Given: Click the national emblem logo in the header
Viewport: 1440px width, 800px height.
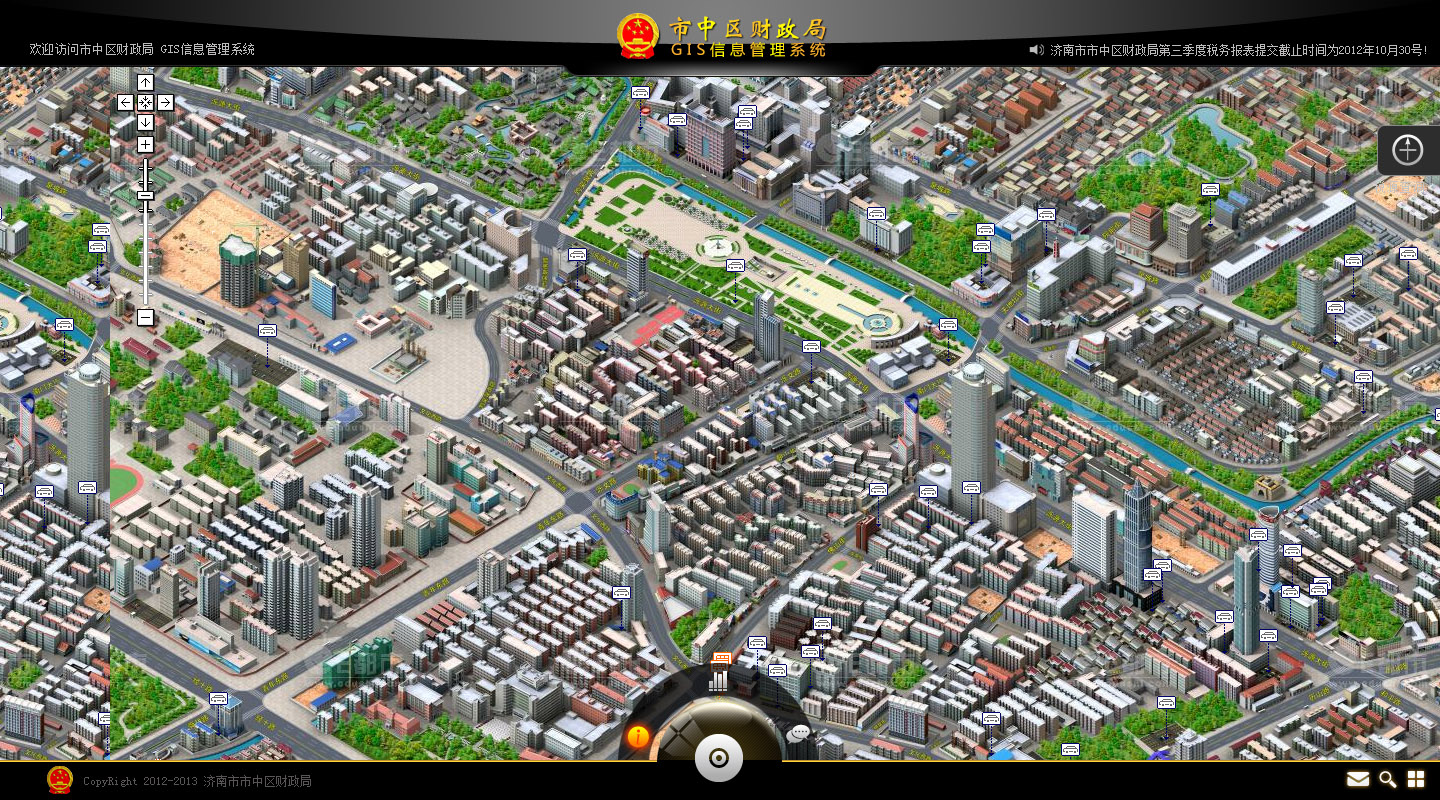Looking at the screenshot, I should pyautogui.click(x=637, y=36).
